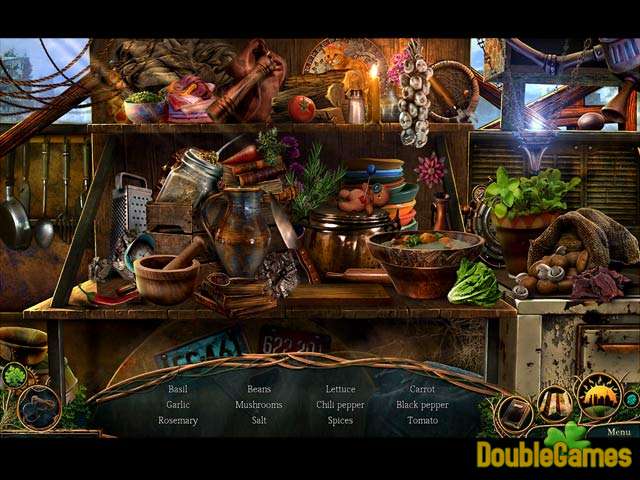Open the game Menu
The height and width of the screenshot is (480, 640).
coord(618,432)
